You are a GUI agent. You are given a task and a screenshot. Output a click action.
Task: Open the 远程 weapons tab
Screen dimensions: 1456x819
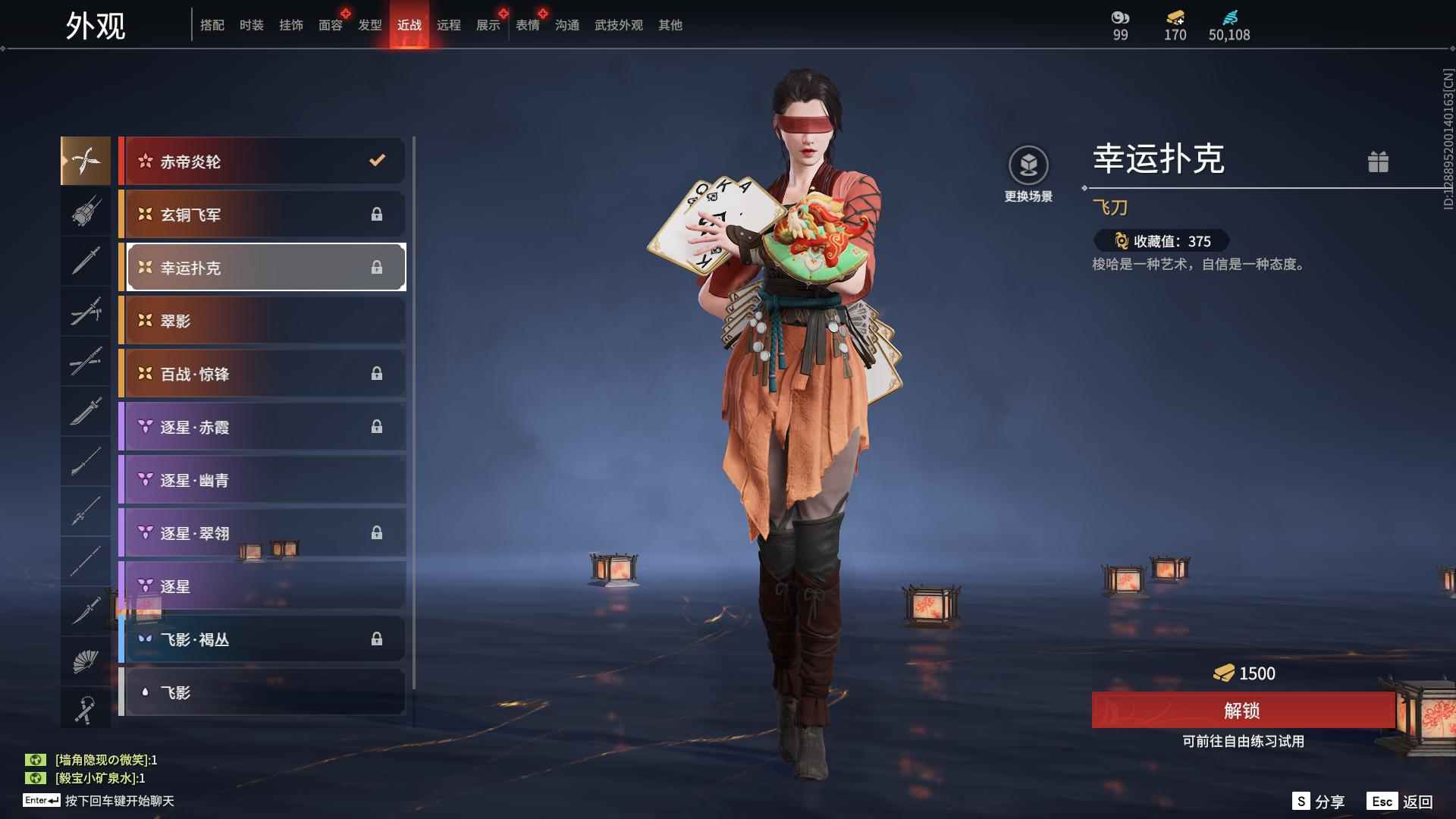[x=450, y=25]
